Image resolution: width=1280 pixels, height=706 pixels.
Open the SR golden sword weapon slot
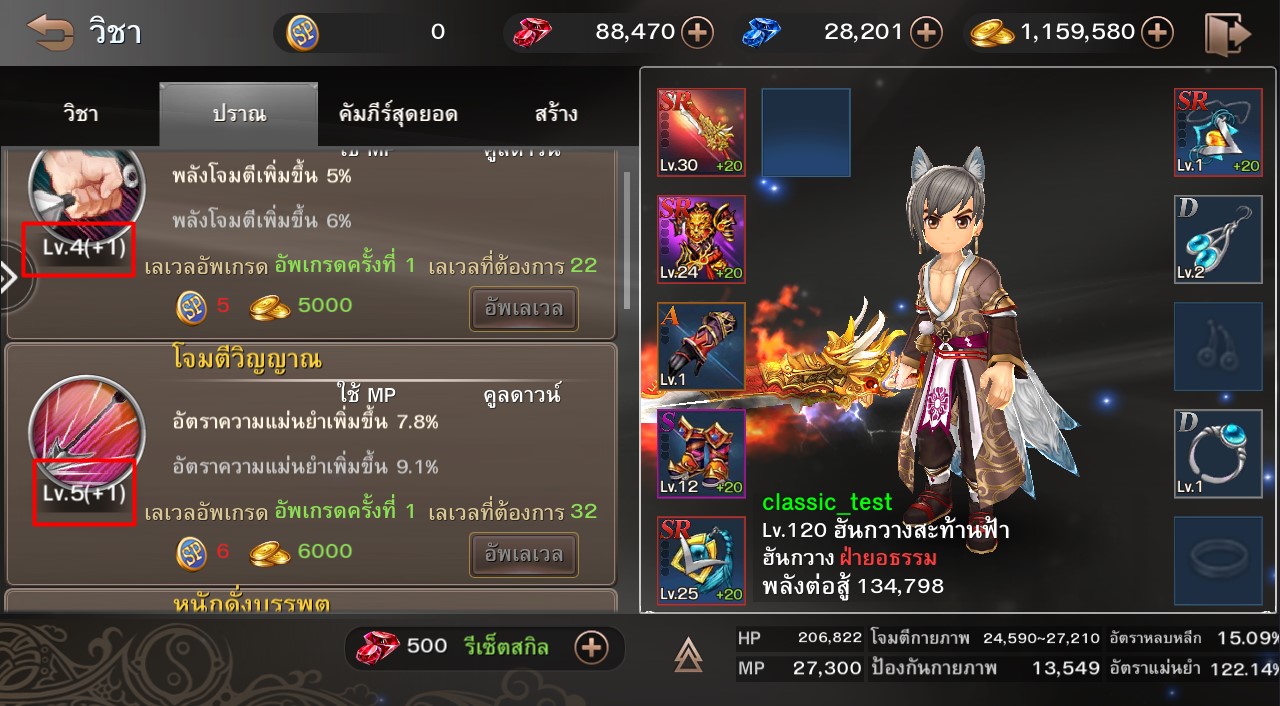point(701,132)
